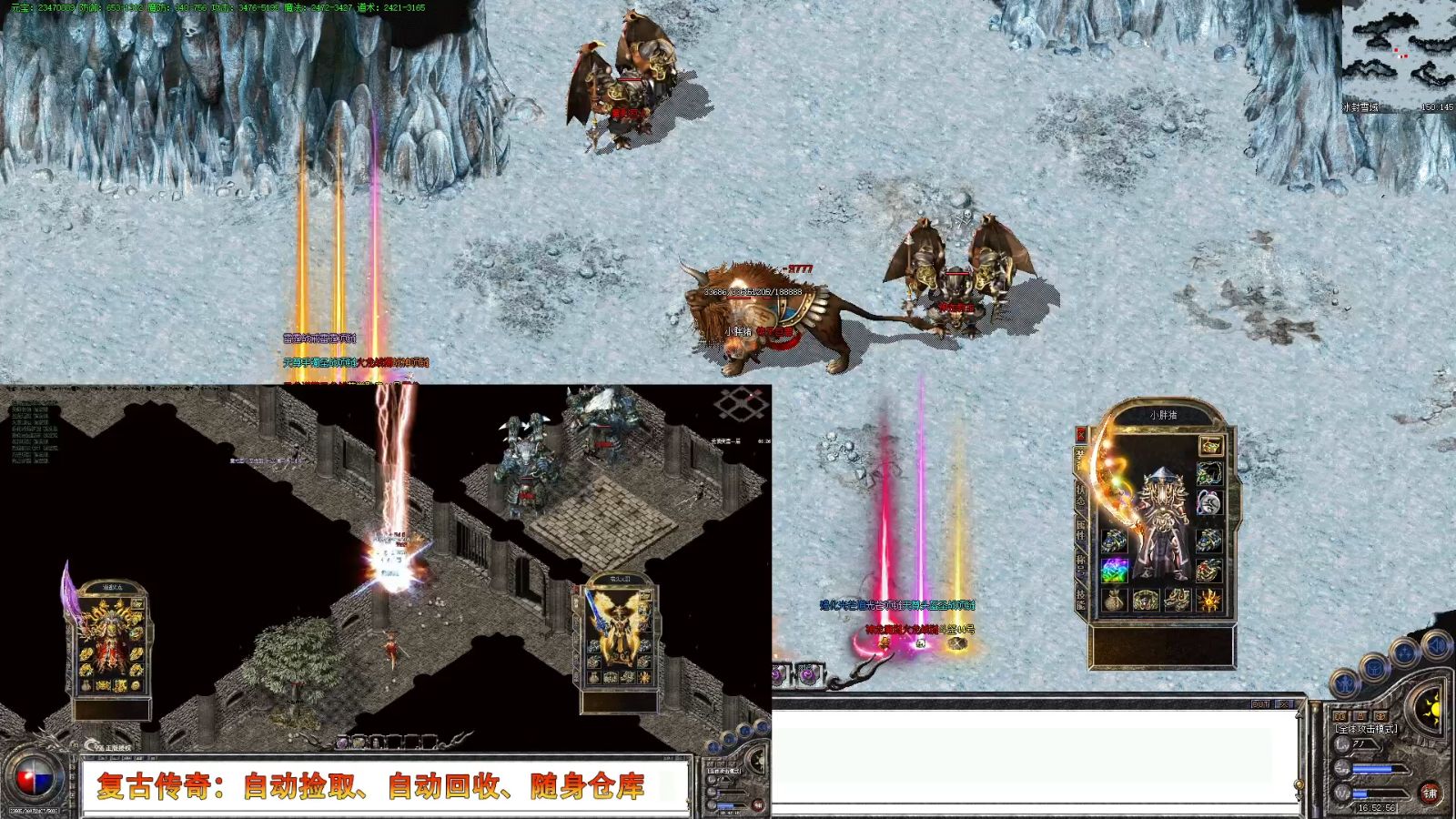Screen dimensions: 1456x819
Task: Select the golden sun charm slot
Action: pos(1209,601)
